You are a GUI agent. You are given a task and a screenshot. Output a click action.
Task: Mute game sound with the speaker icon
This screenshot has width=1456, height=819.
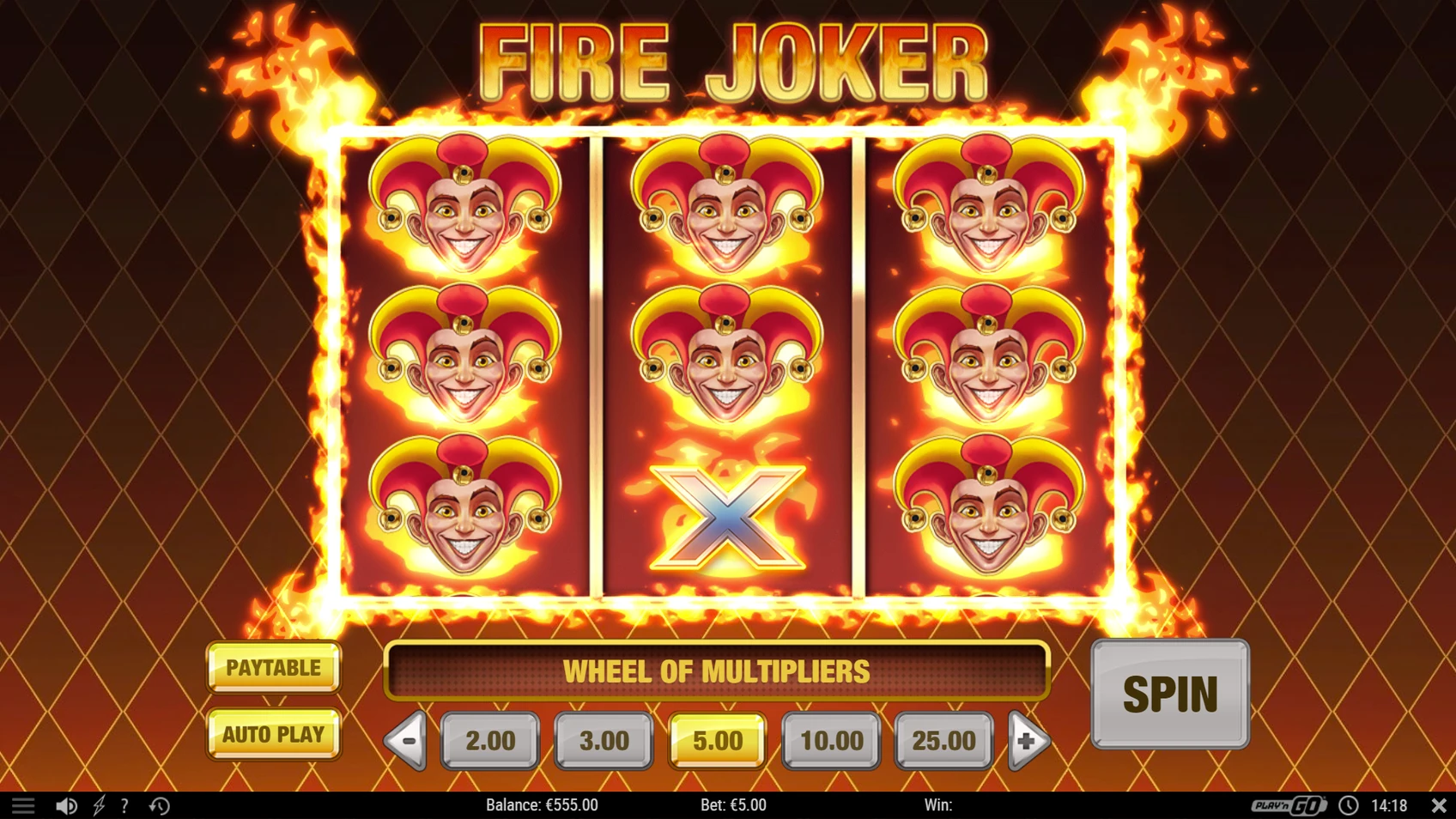[x=67, y=805]
